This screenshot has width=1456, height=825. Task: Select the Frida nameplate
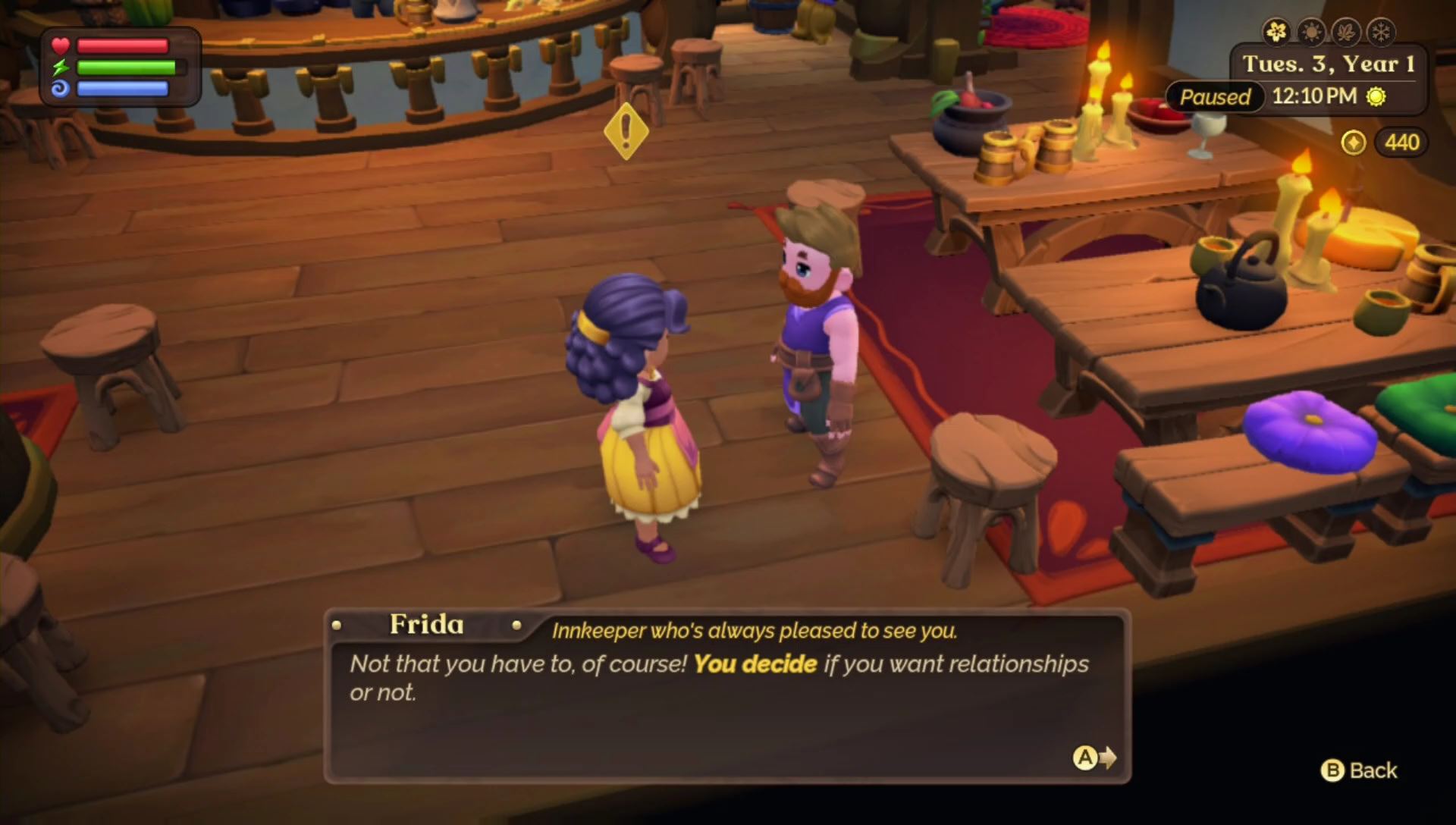pos(426,625)
